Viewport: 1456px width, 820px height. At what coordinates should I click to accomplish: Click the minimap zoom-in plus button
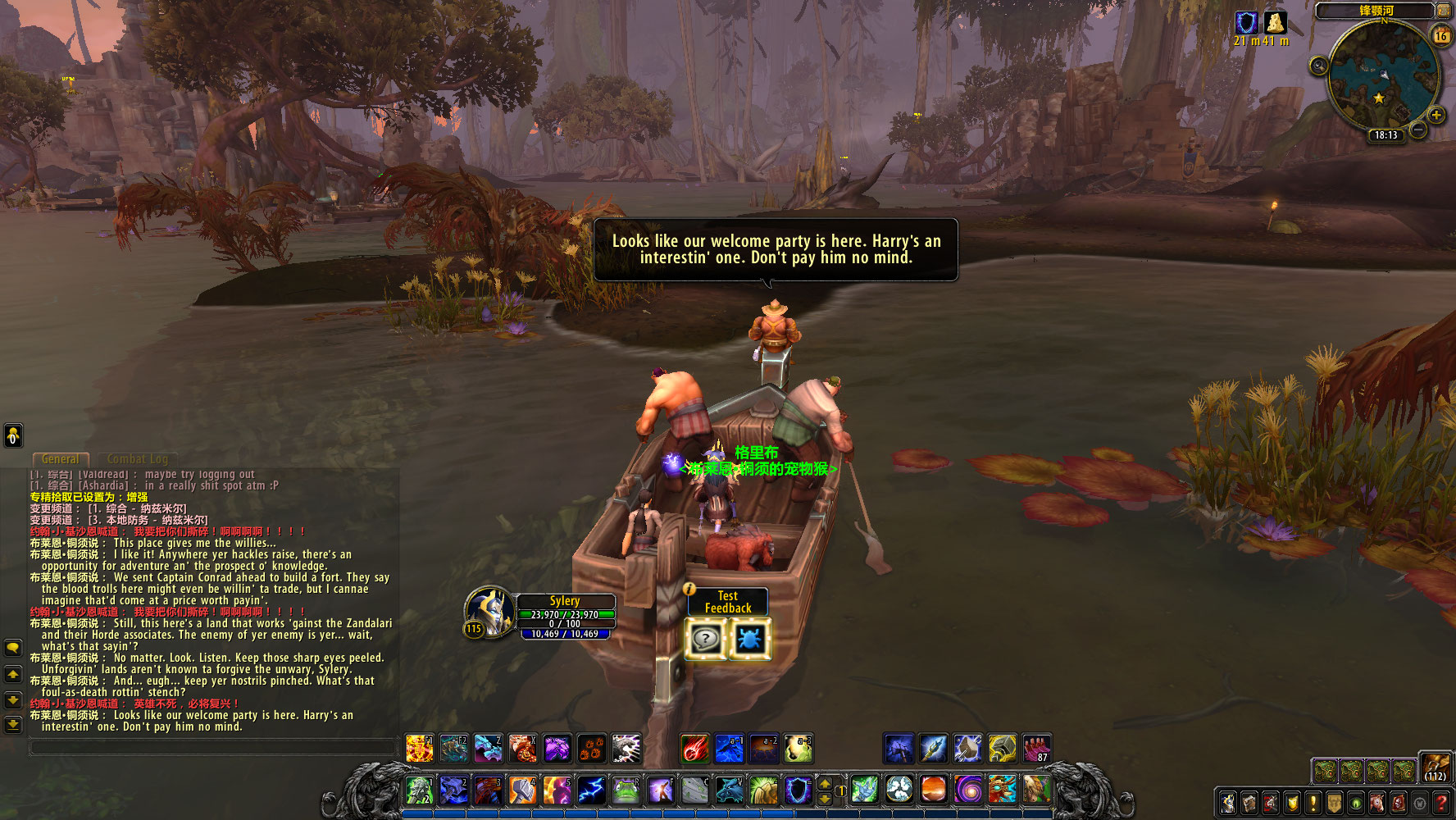click(x=1436, y=115)
